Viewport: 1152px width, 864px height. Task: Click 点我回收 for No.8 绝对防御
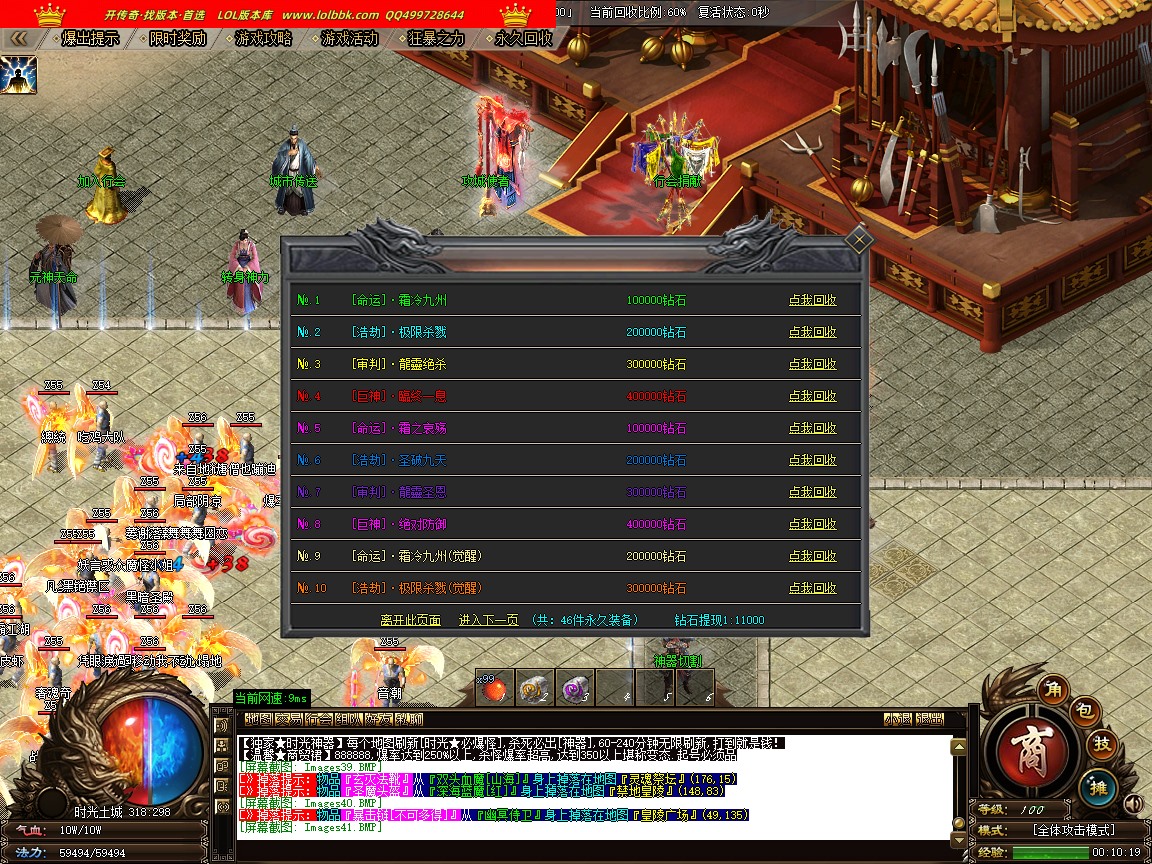pos(812,524)
